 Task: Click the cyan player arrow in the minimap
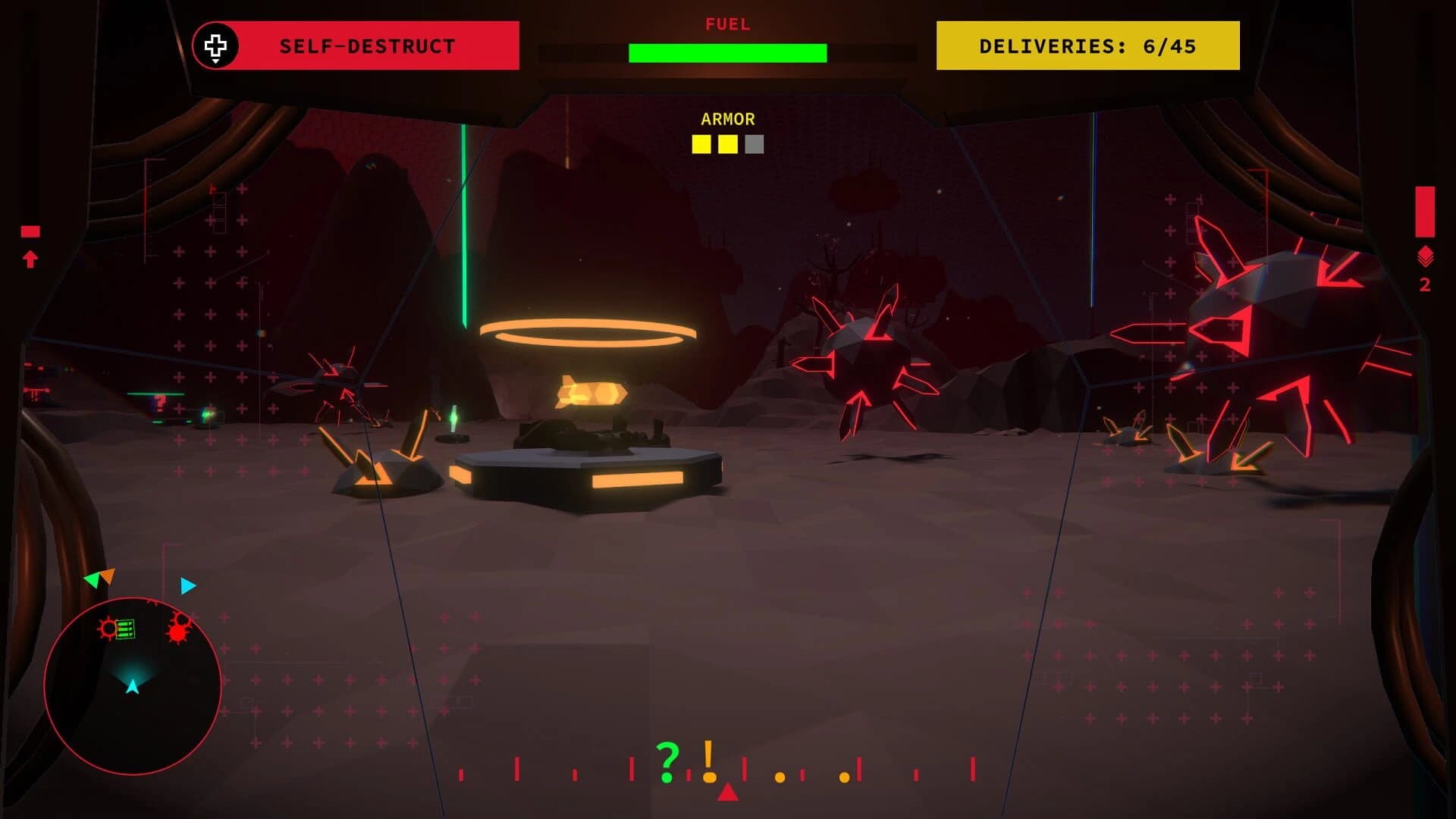click(x=133, y=686)
